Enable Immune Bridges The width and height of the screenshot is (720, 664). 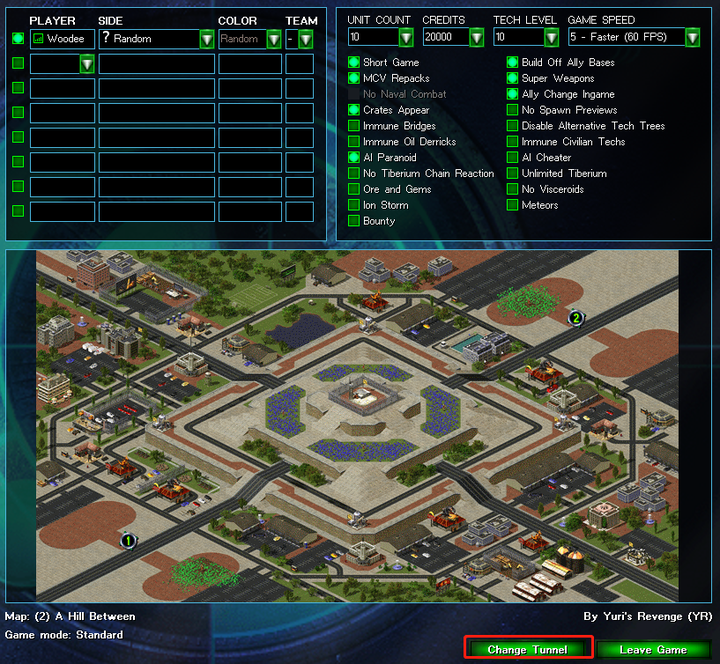tap(354, 126)
